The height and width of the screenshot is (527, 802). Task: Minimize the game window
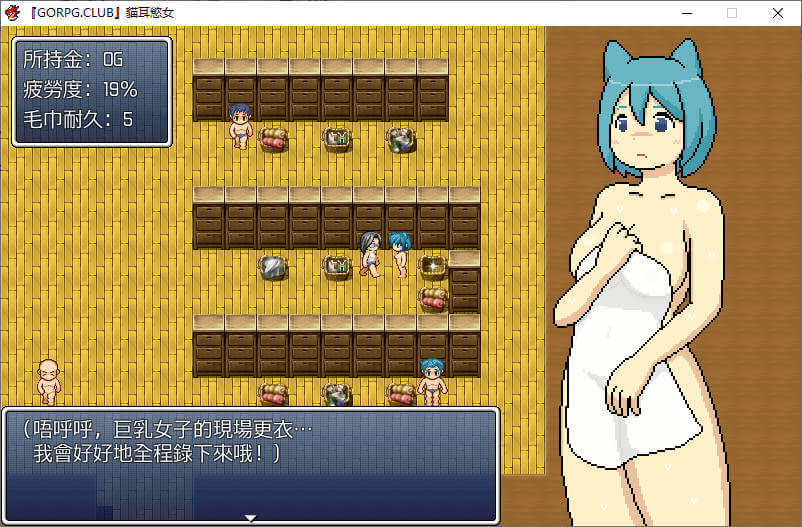pos(687,13)
